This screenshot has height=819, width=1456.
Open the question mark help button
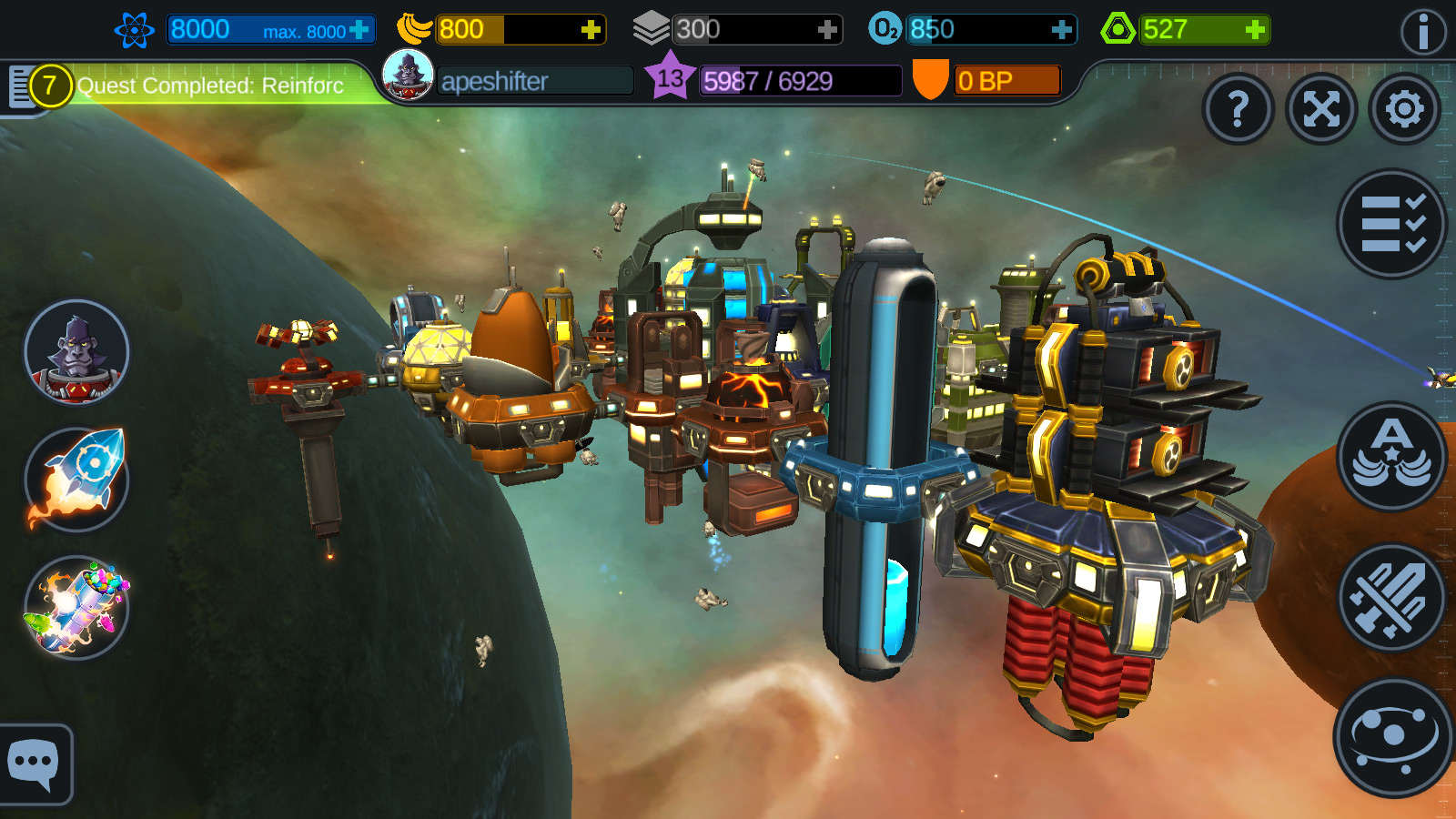[1238, 109]
